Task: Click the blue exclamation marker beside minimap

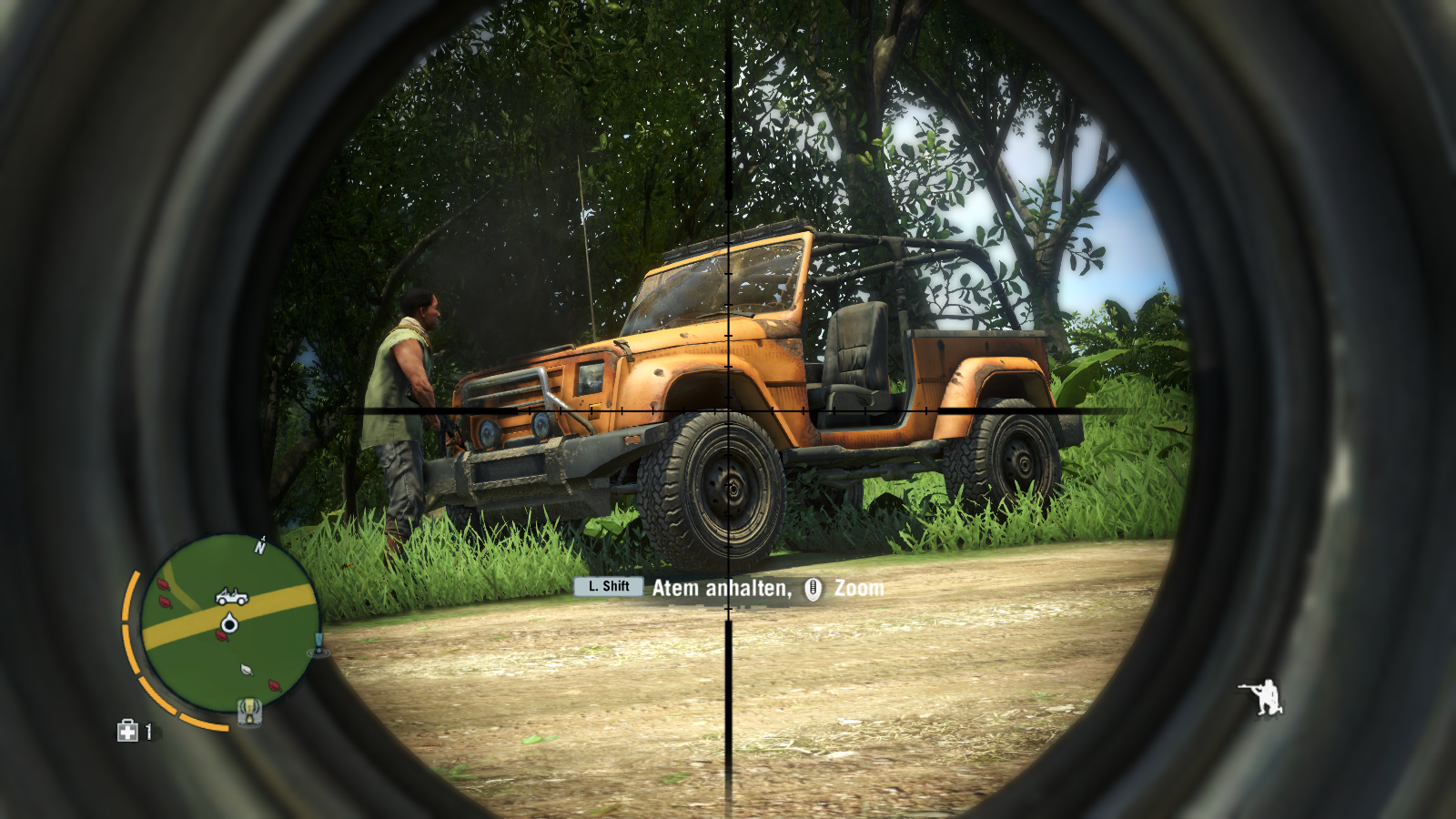Action: (x=318, y=645)
